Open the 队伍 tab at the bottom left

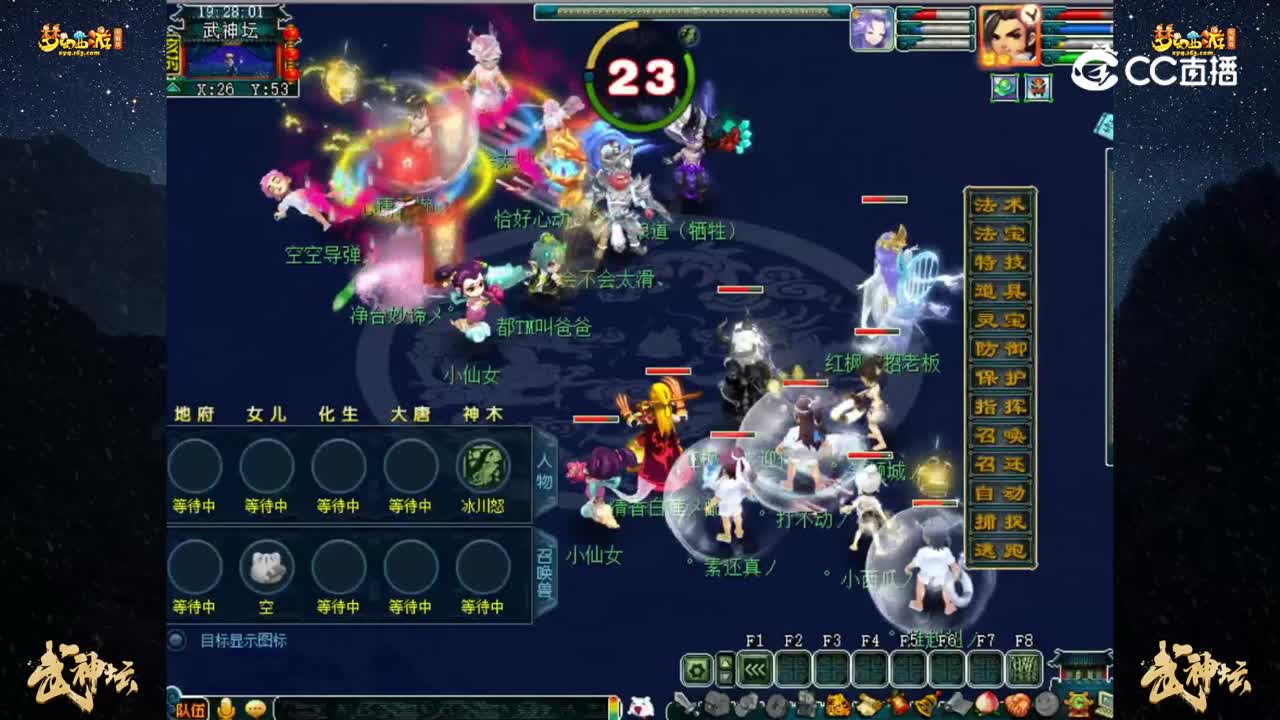click(190, 708)
